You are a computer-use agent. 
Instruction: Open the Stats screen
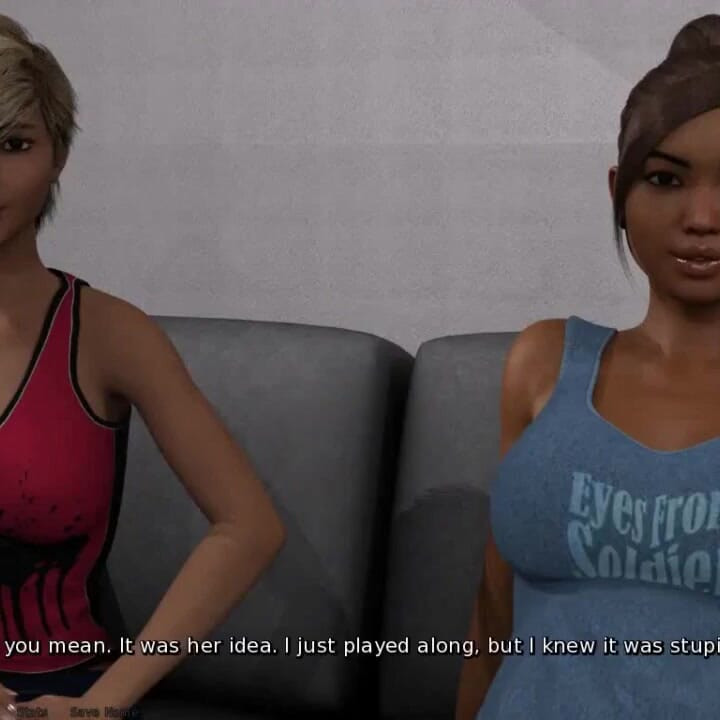pos(31,711)
